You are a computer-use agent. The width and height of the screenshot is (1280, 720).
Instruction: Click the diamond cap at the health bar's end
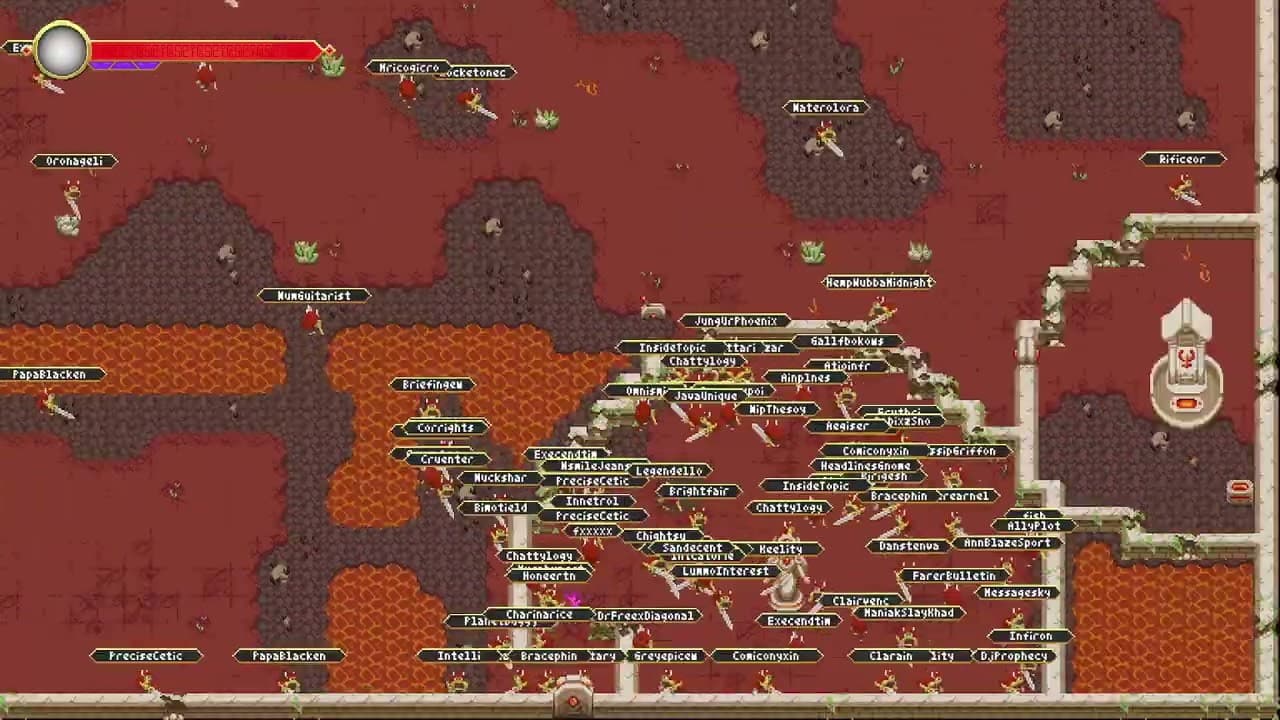327,50
